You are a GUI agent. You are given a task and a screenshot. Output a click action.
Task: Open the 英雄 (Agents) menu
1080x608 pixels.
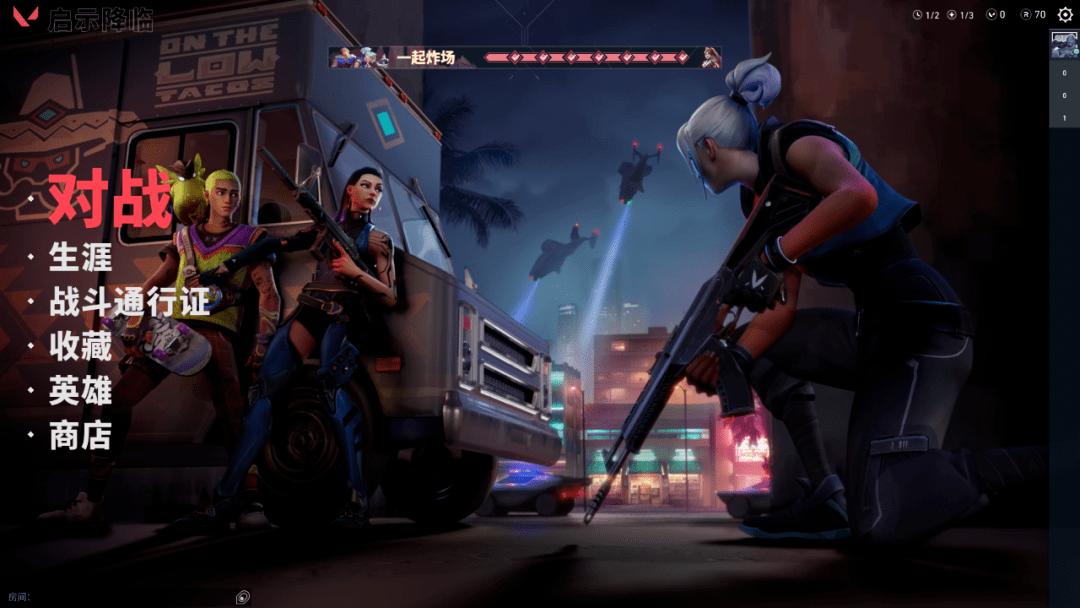coord(80,391)
